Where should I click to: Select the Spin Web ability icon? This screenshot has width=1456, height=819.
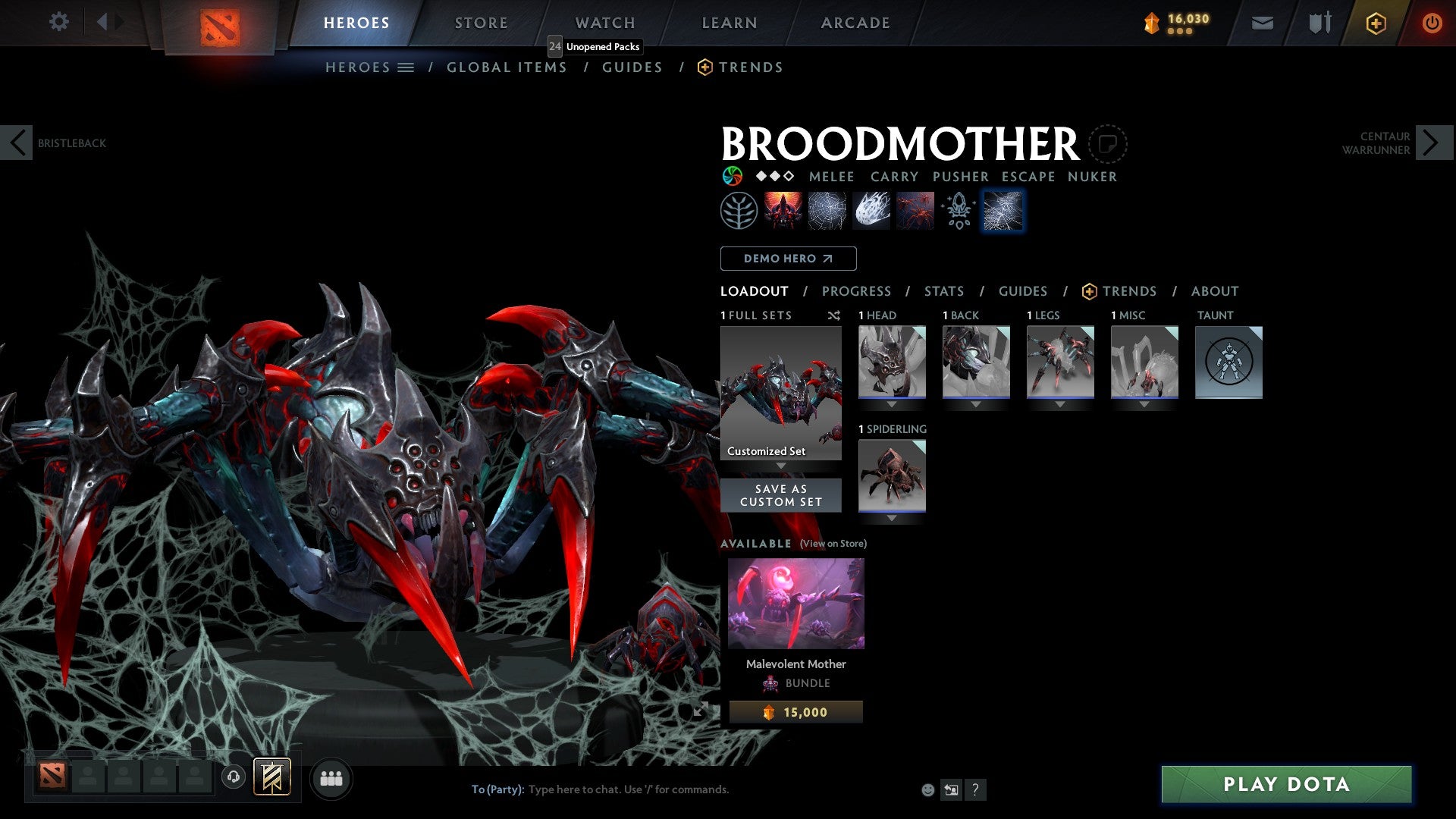click(827, 210)
